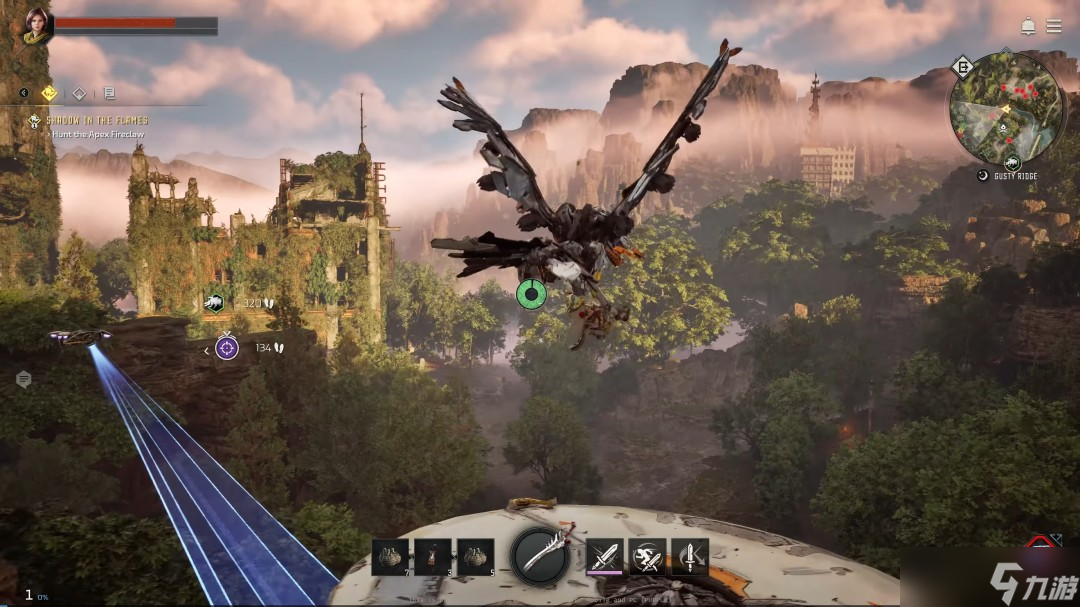
Task: Open the notifications bell
Action: 1028,26
